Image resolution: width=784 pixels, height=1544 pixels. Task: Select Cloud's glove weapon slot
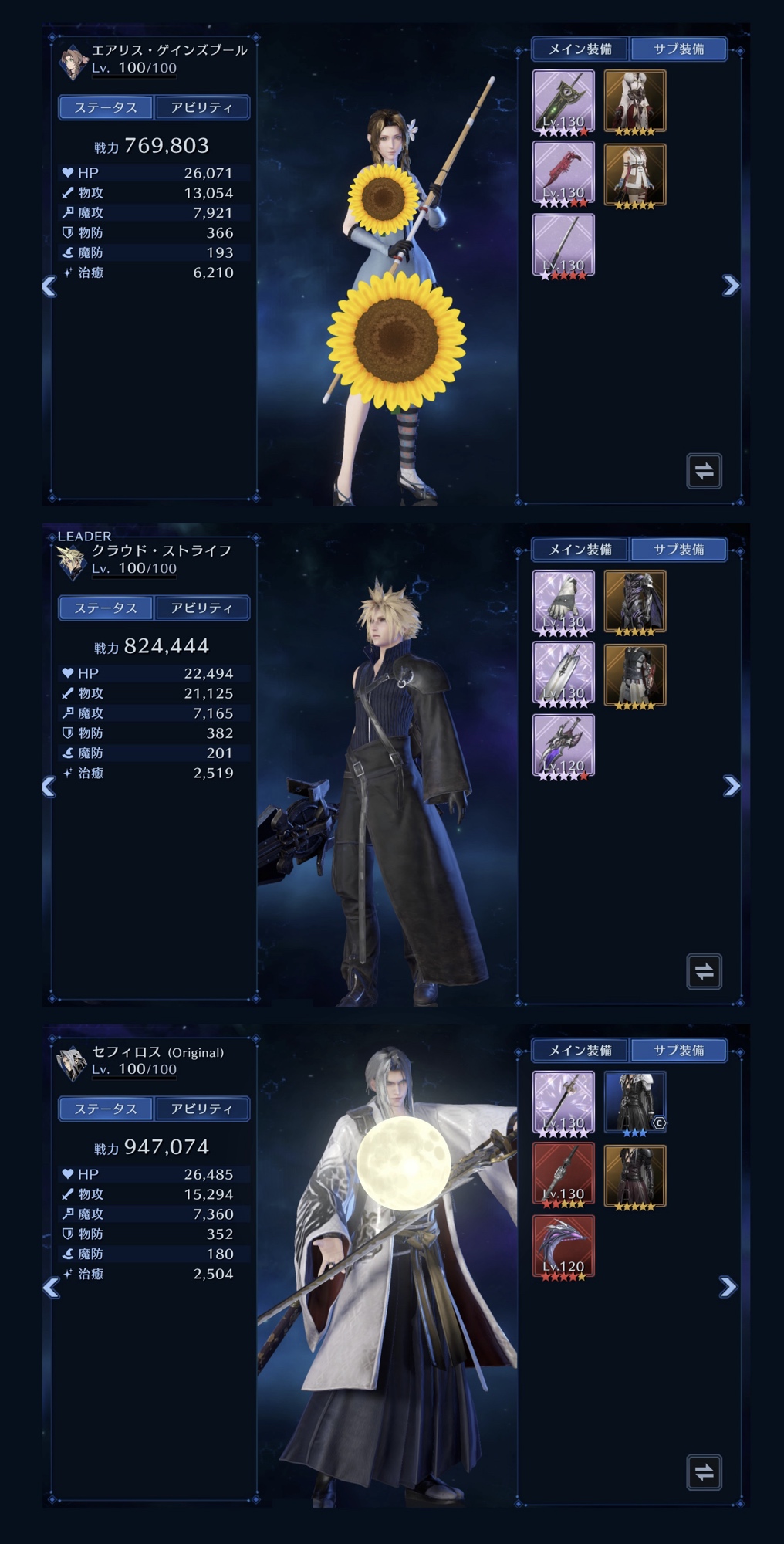click(x=563, y=602)
